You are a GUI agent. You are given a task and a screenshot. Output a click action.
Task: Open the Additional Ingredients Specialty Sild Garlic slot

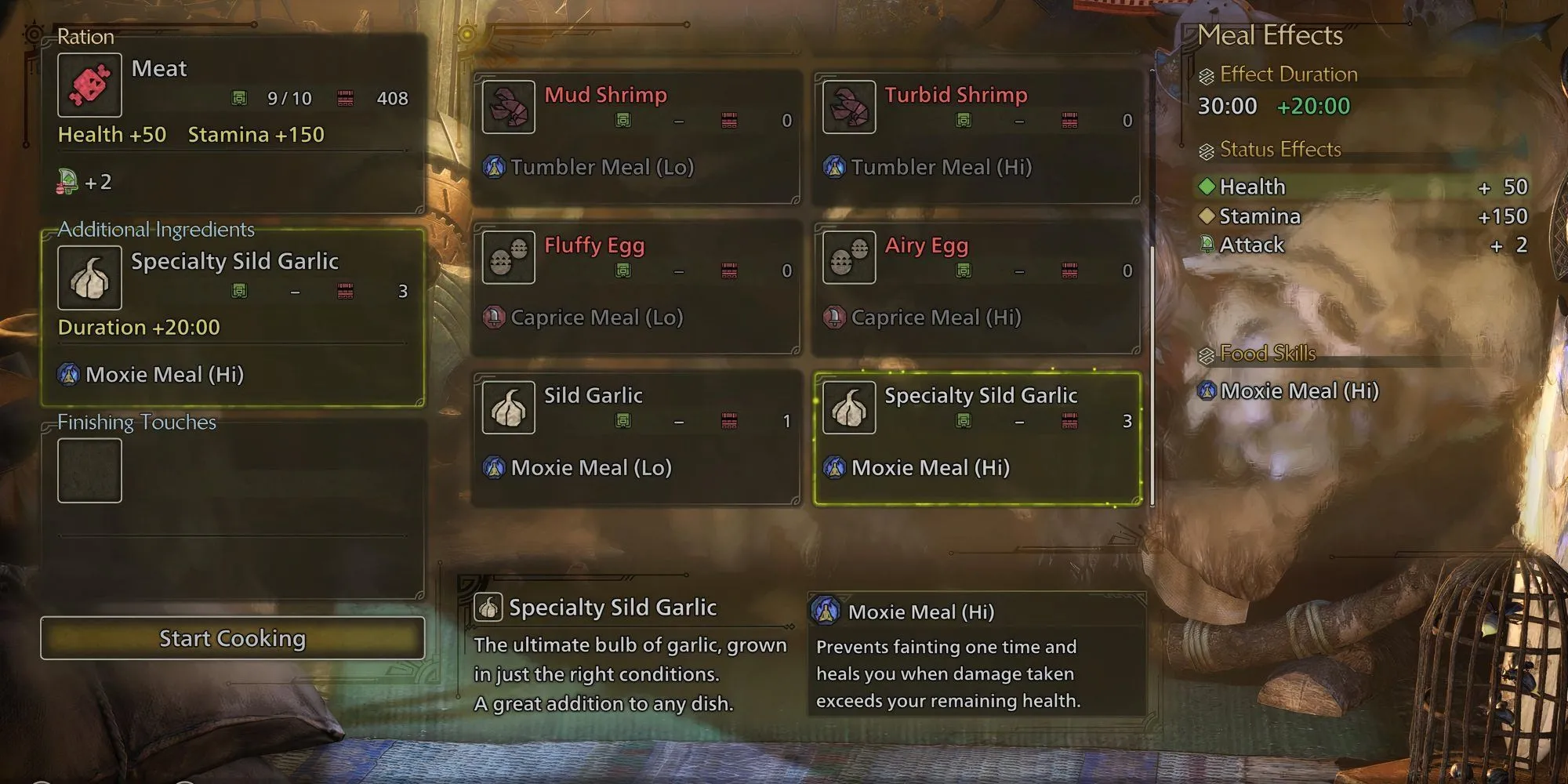[x=232, y=317]
